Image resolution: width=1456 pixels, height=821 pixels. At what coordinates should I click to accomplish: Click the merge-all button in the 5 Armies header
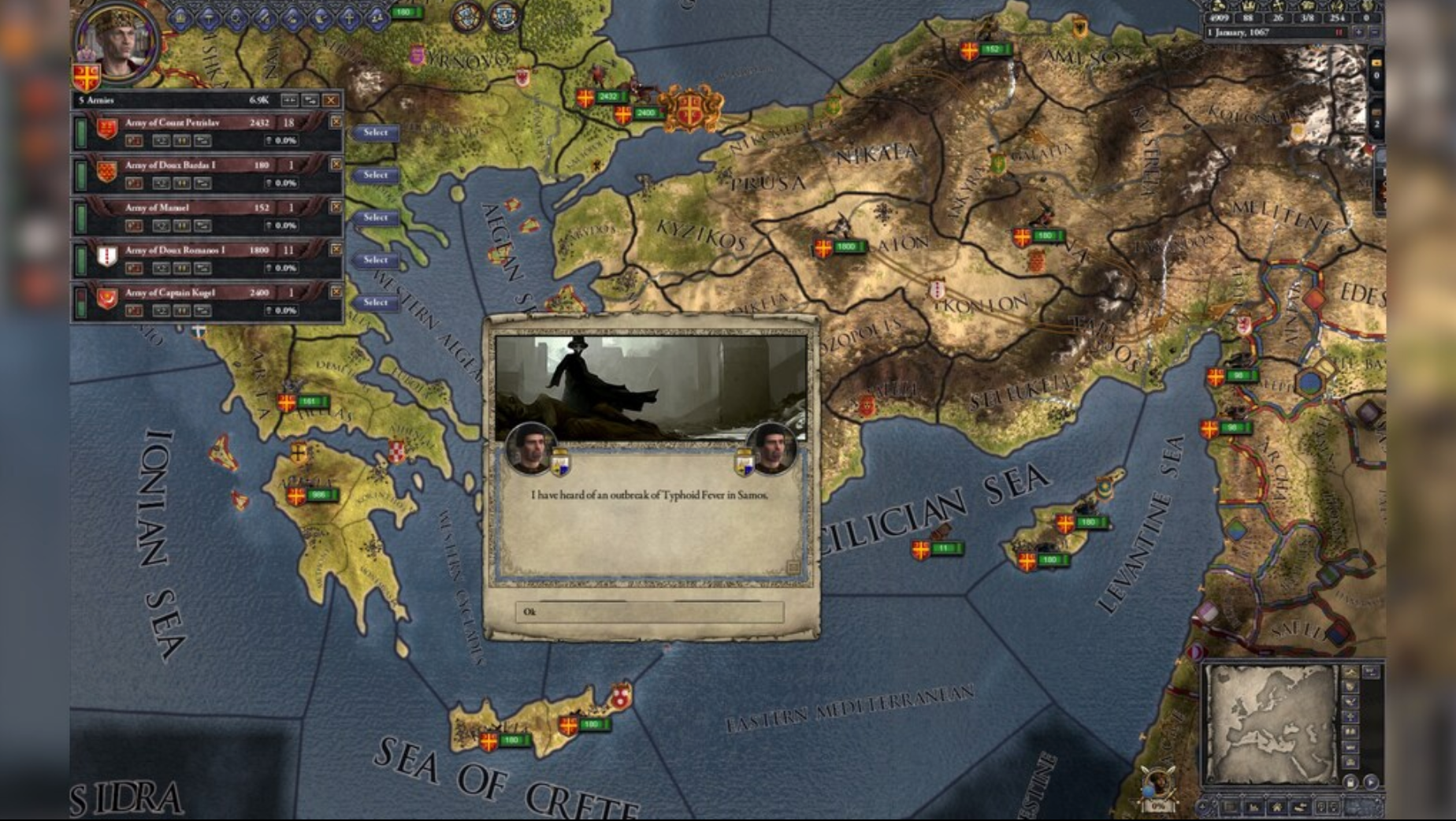pos(290,101)
